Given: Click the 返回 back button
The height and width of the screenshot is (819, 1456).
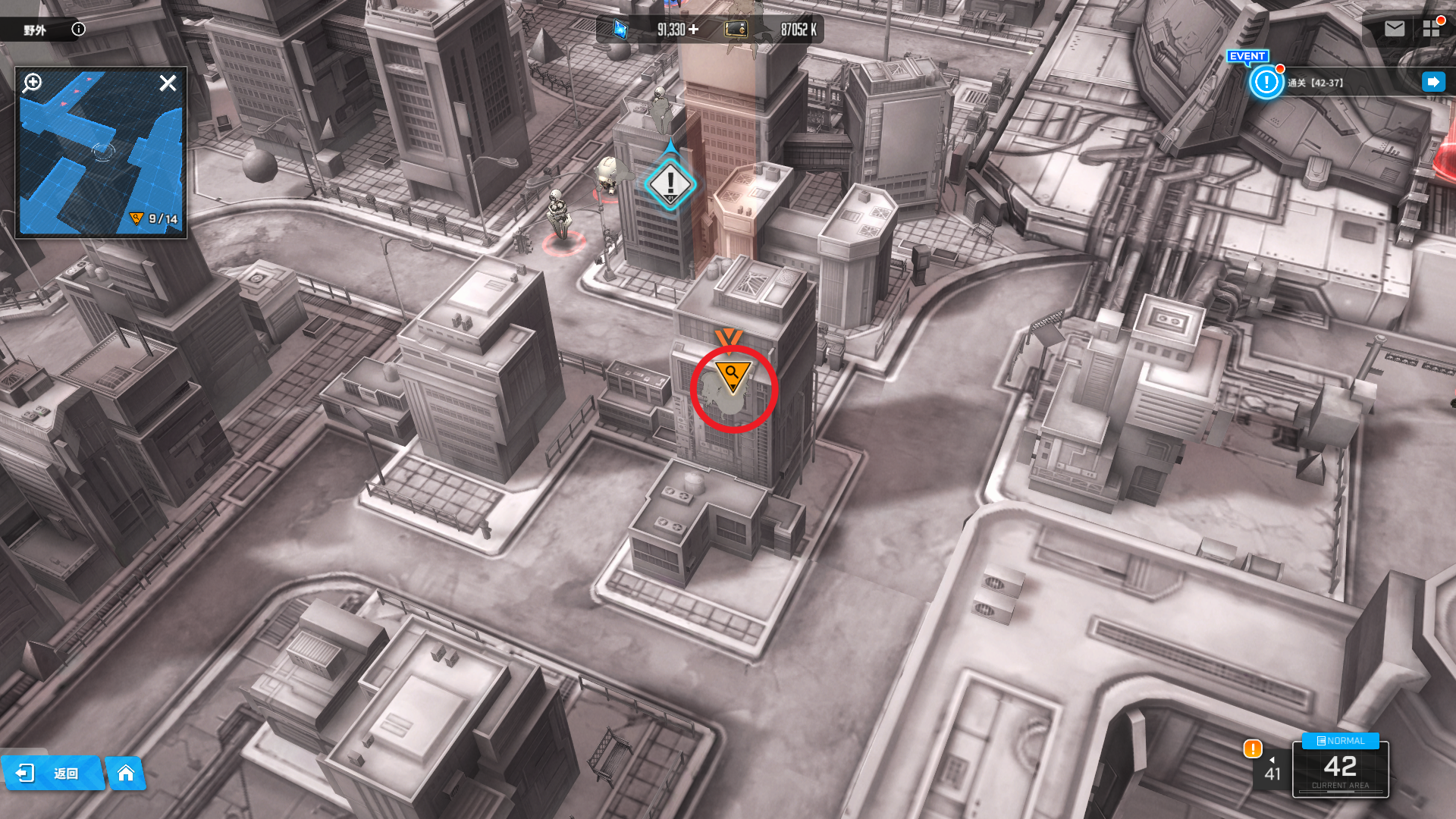Looking at the screenshot, I should click(x=52, y=773).
